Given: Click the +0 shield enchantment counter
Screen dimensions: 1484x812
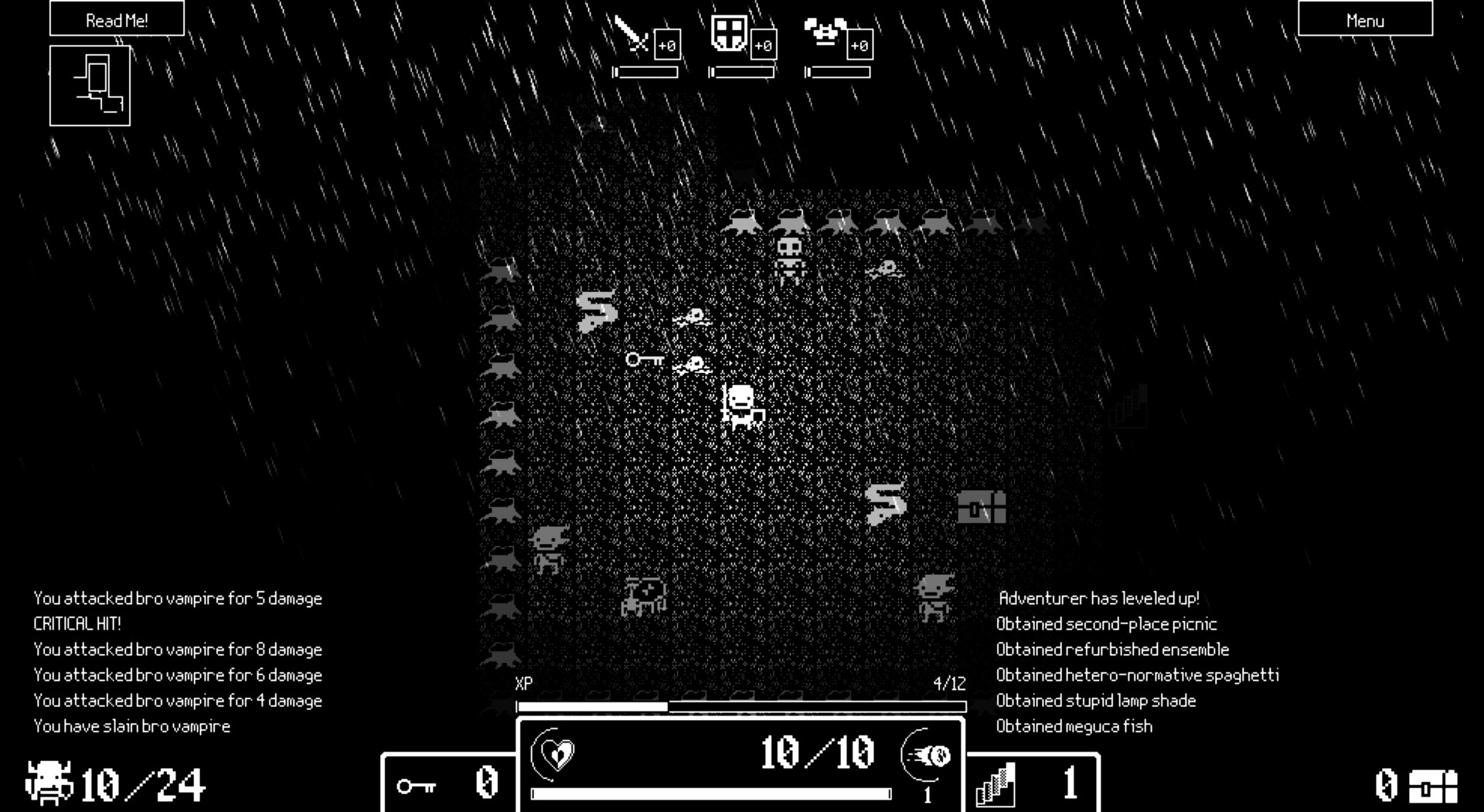Looking at the screenshot, I should [x=763, y=46].
